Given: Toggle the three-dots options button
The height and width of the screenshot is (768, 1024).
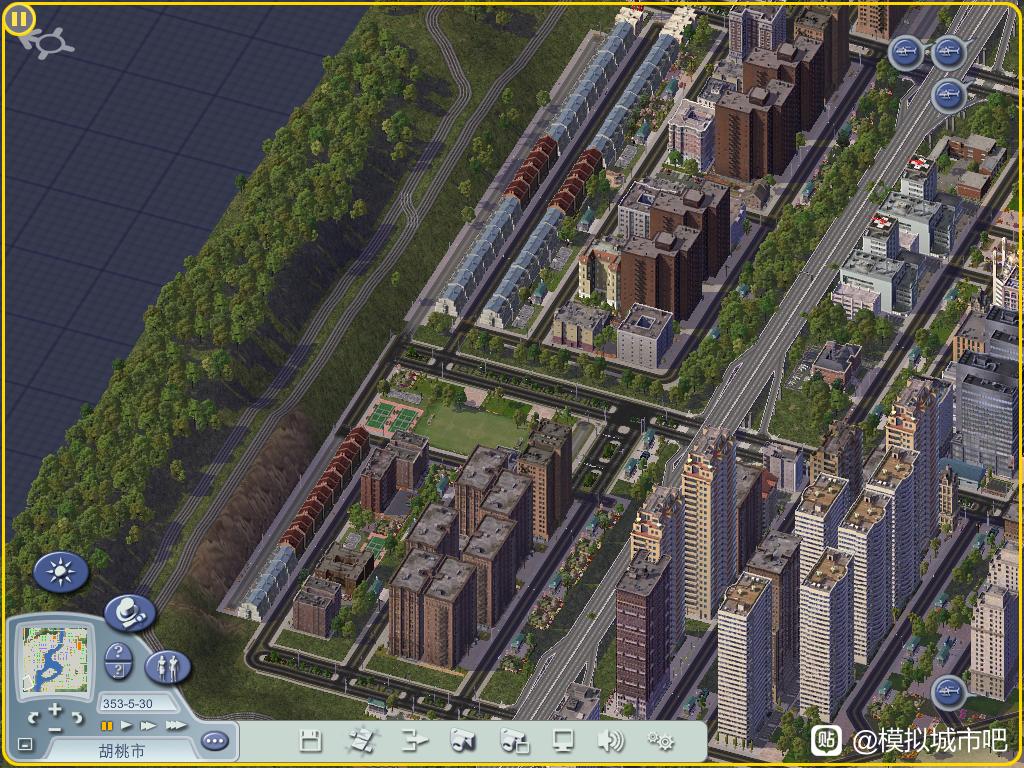Looking at the screenshot, I should pyautogui.click(x=214, y=741).
